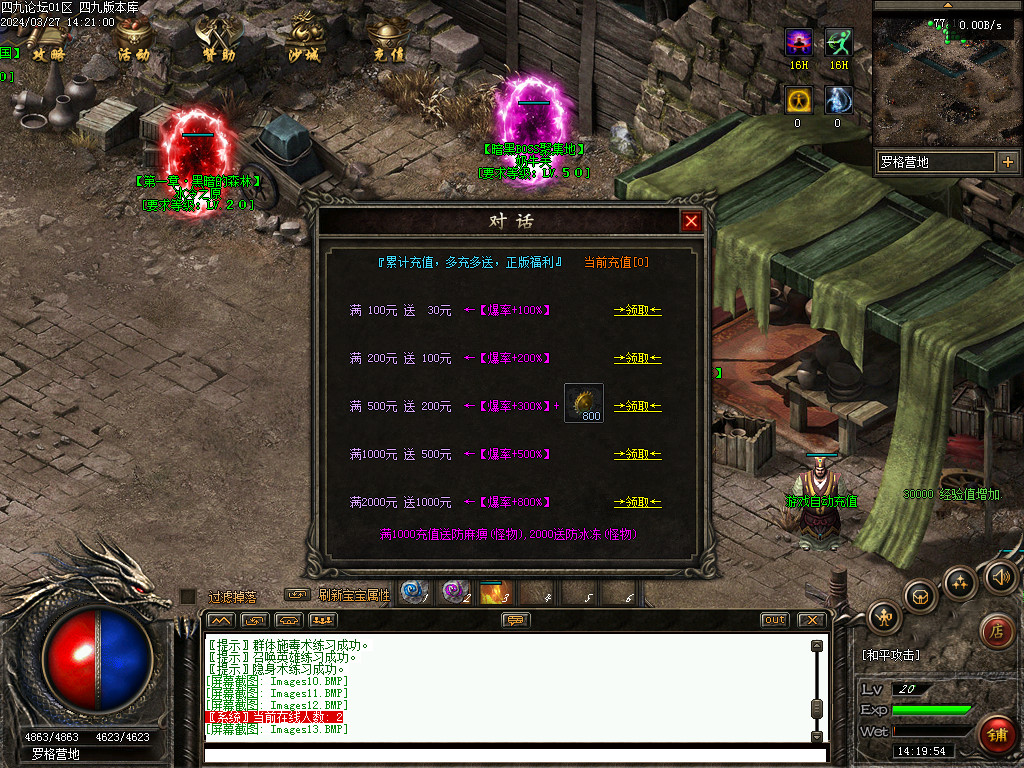The width and height of the screenshot is (1024, 768).
Task: Expand the minimap with the plus button
Action: (x=1007, y=162)
